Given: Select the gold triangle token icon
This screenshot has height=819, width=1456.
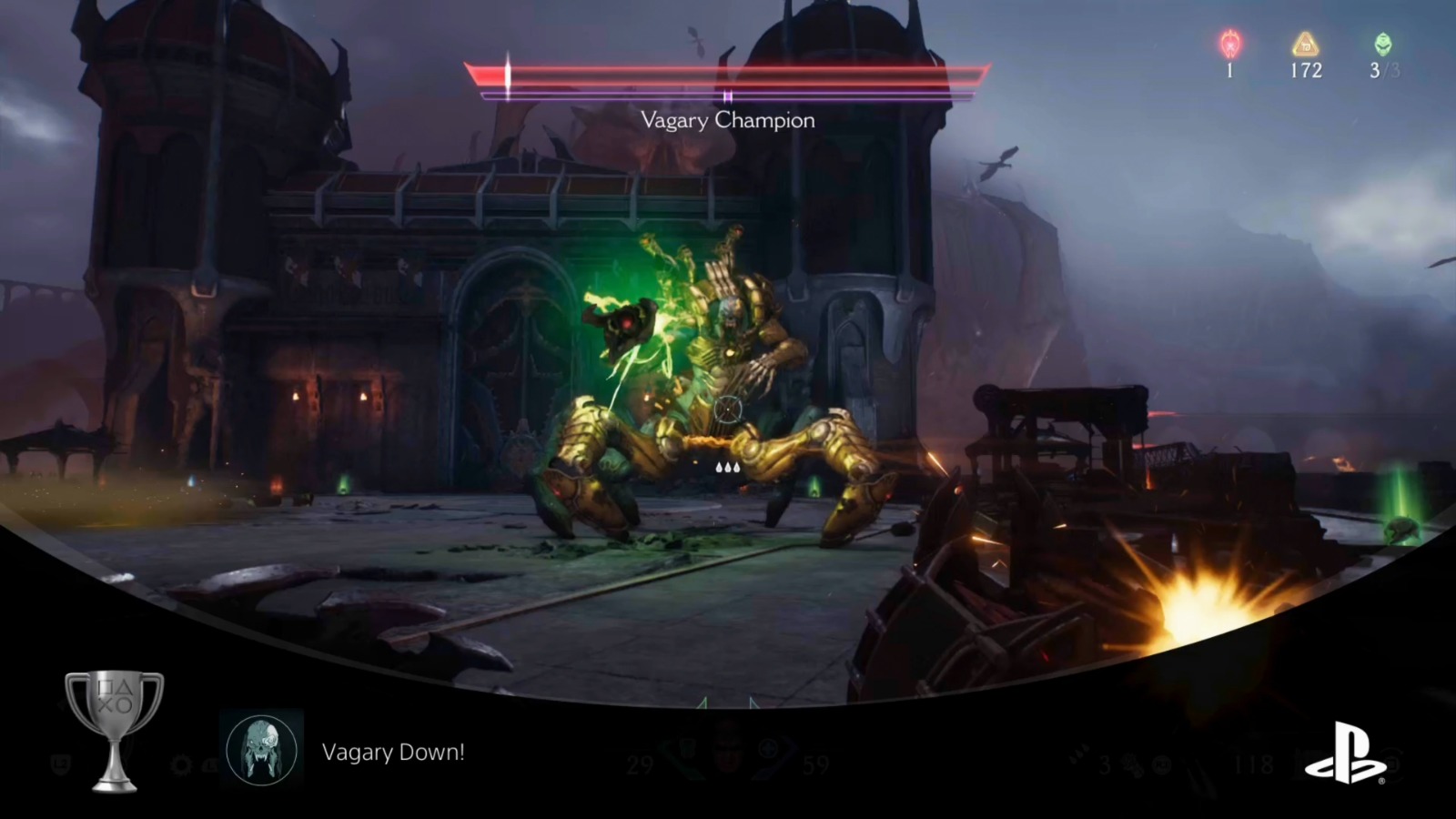Looking at the screenshot, I should coord(1308,42).
